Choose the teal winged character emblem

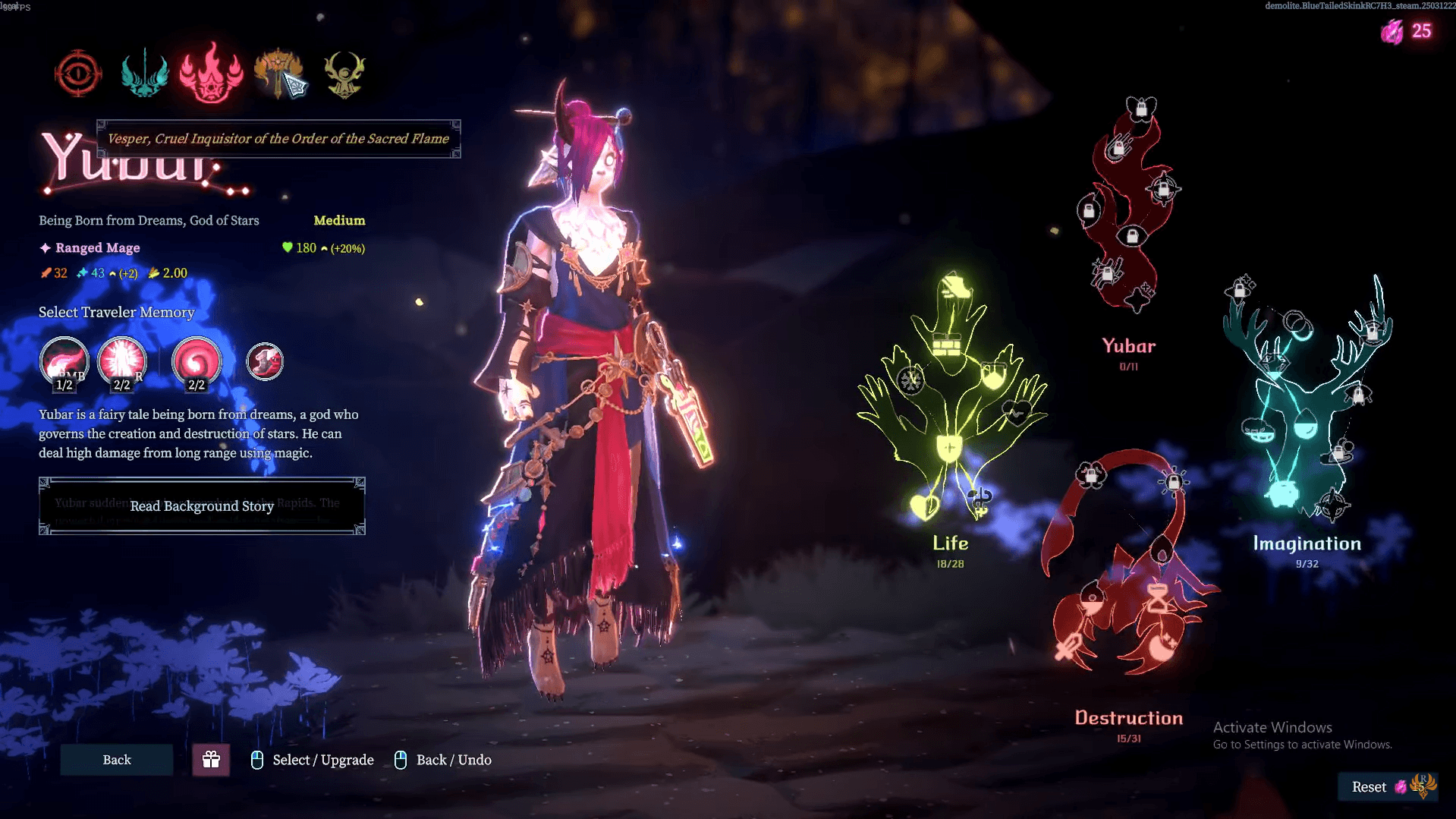tap(144, 74)
